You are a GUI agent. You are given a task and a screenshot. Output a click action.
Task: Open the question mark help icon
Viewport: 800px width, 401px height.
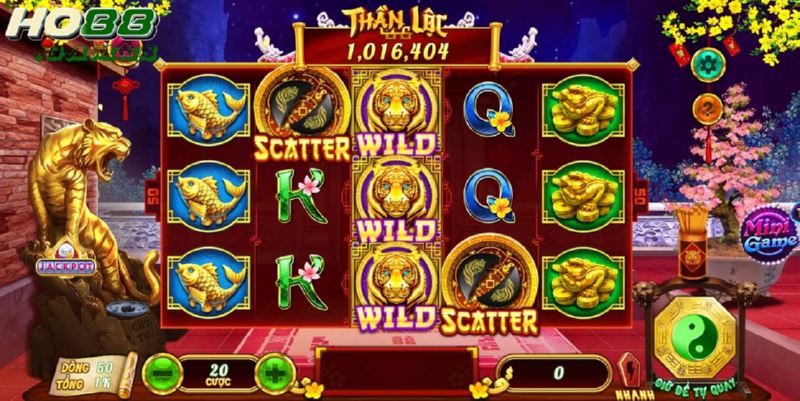click(x=707, y=104)
